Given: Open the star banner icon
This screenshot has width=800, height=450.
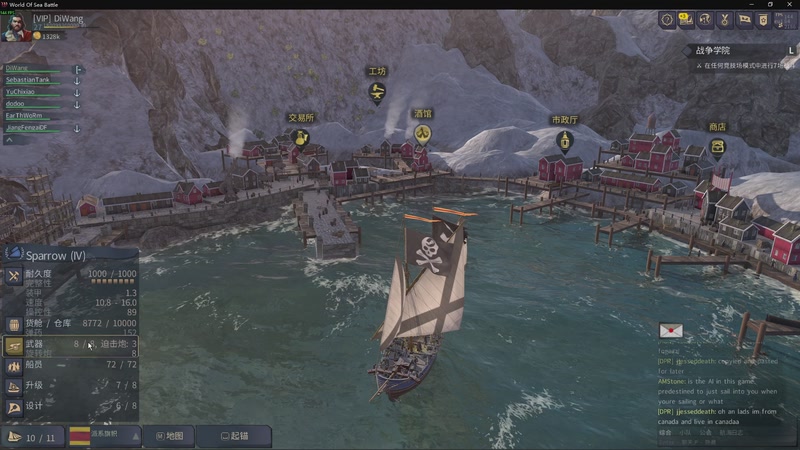Looking at the screenshot, I should tap(763, 20).
